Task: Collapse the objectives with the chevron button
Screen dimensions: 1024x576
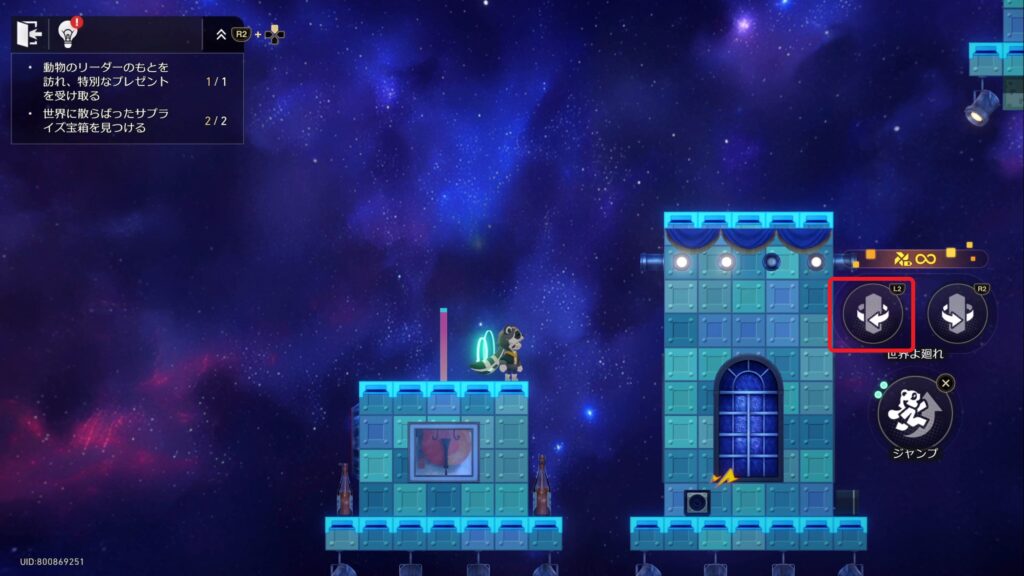Action: 221,34
